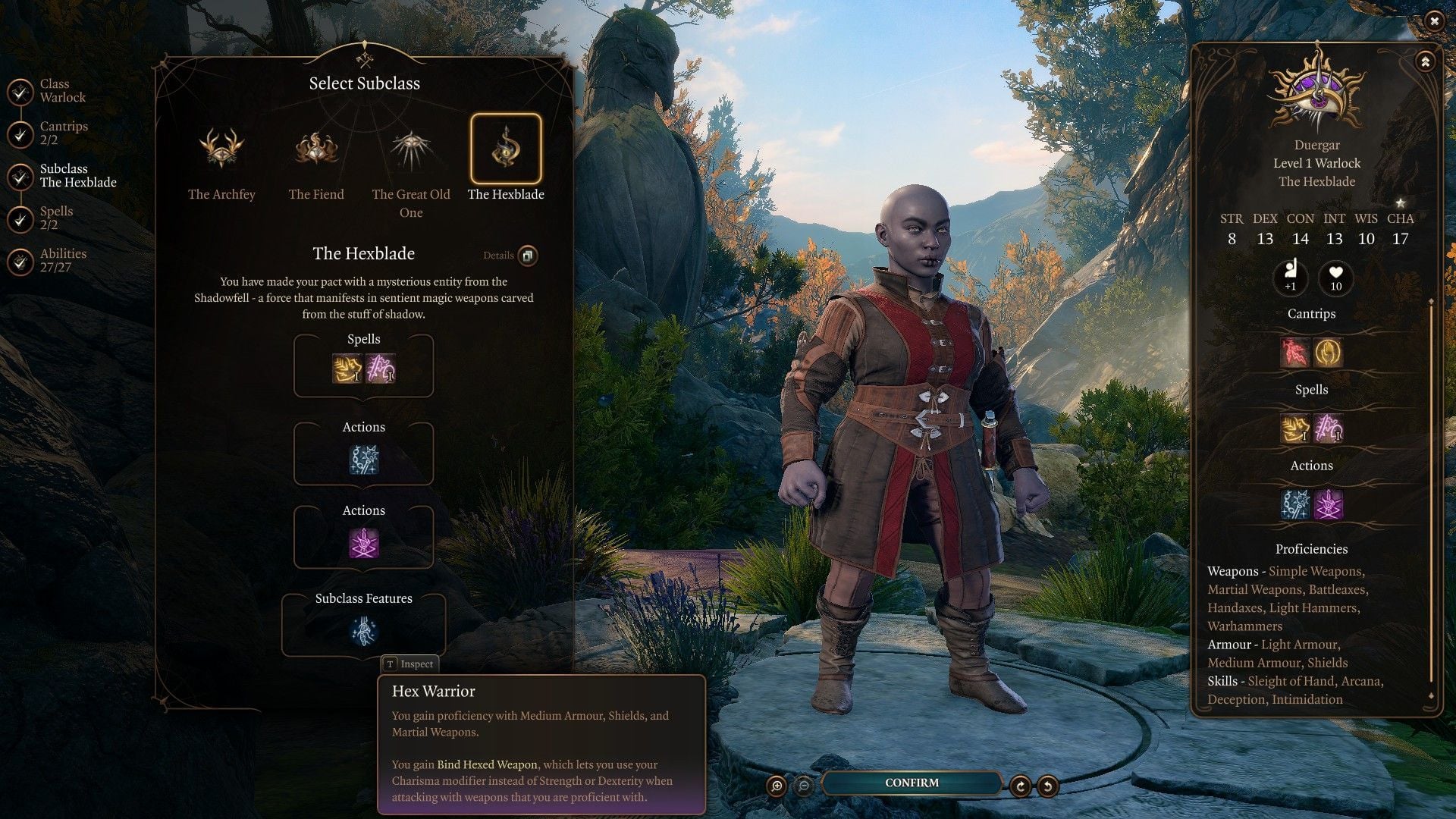Zoom out the character view
Image resolution: width=1456 pixels, height=819 pixels.
804,786
